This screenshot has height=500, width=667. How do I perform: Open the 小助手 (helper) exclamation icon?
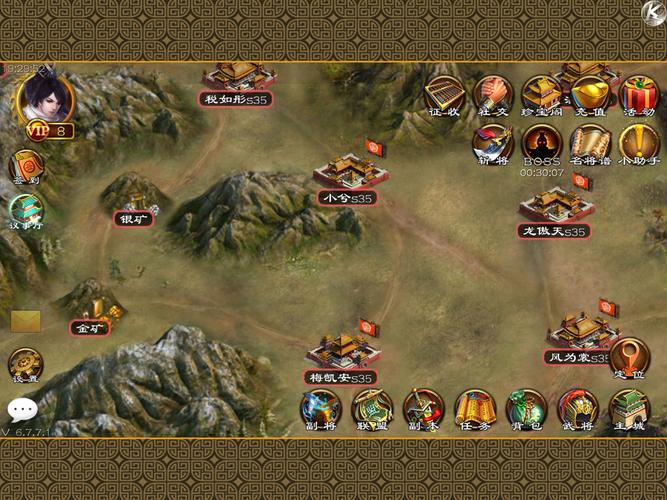tap(638, 143)
